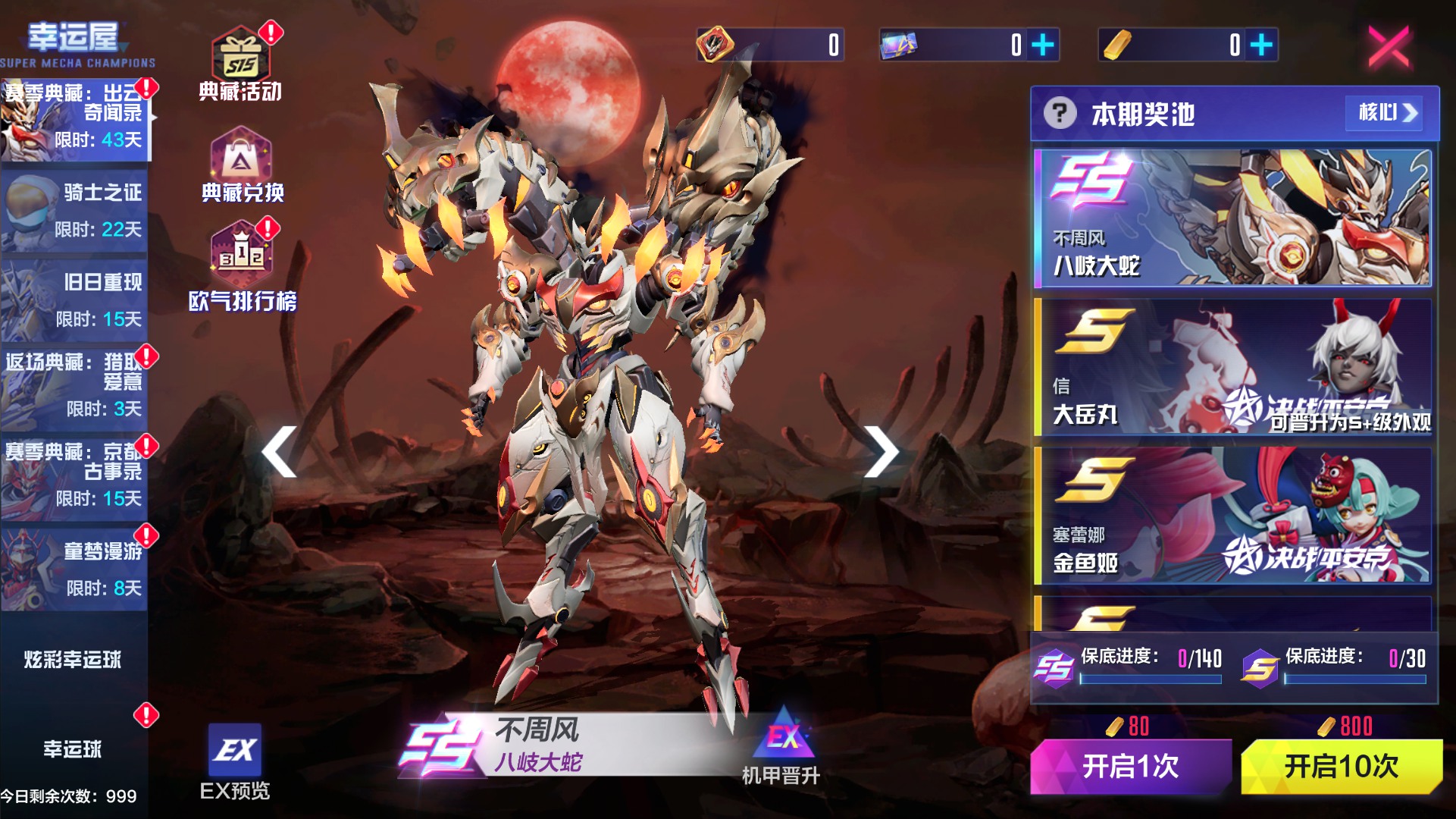Select the 八岐大蛇 SS prize card

pyautogui.click(x=1232, y=218)
